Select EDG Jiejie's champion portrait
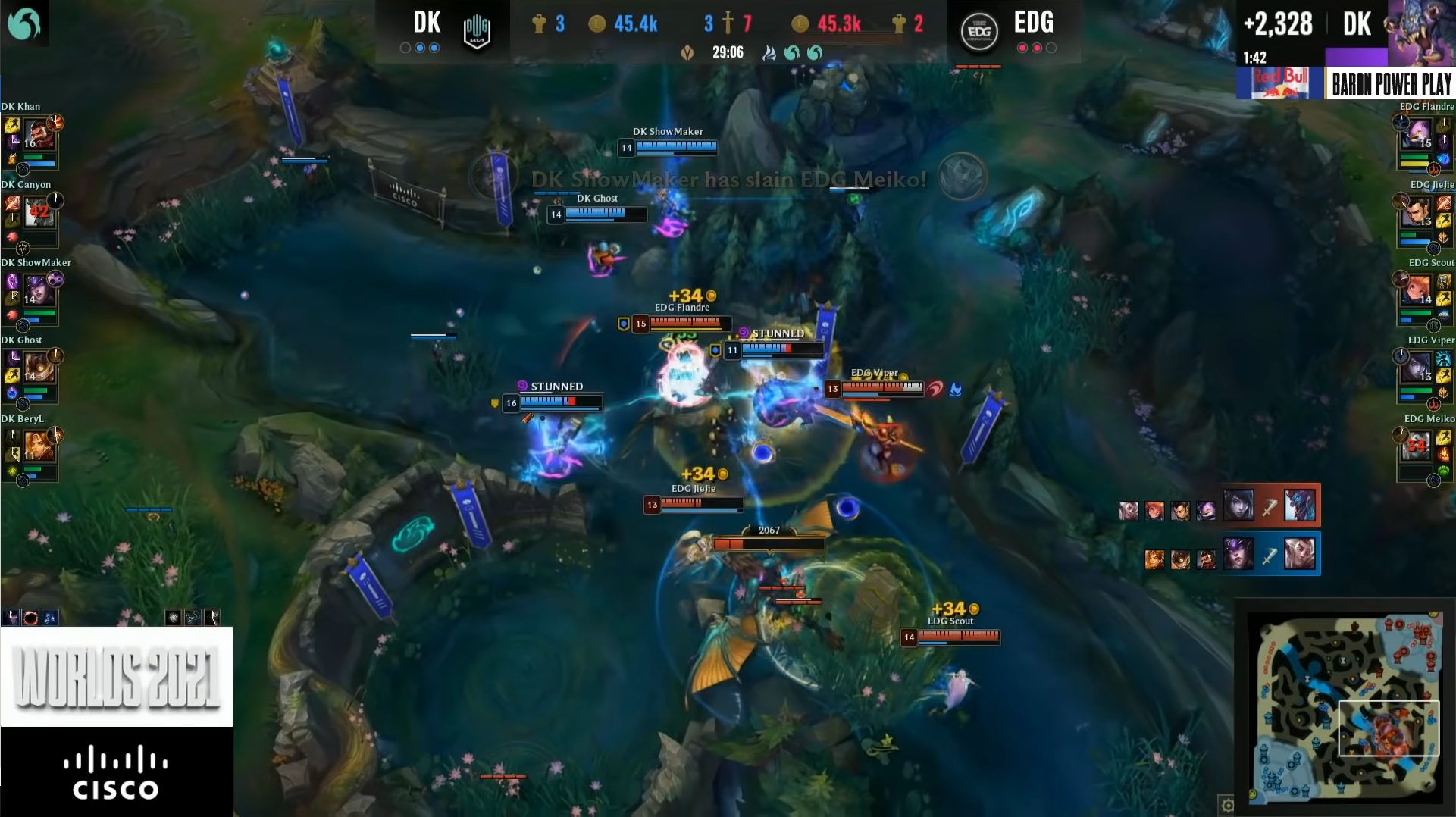 1417,213
